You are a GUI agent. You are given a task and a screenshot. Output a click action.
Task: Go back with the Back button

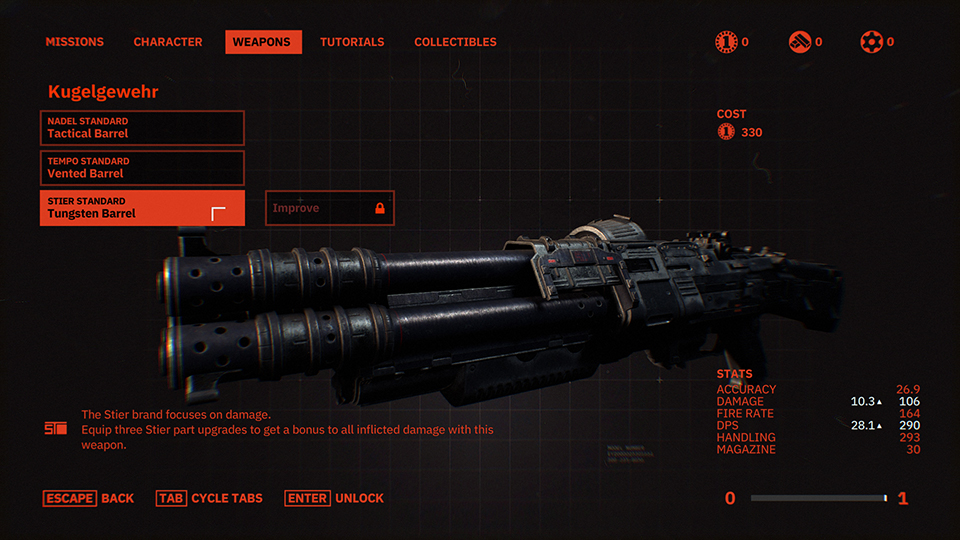point(89,498)
